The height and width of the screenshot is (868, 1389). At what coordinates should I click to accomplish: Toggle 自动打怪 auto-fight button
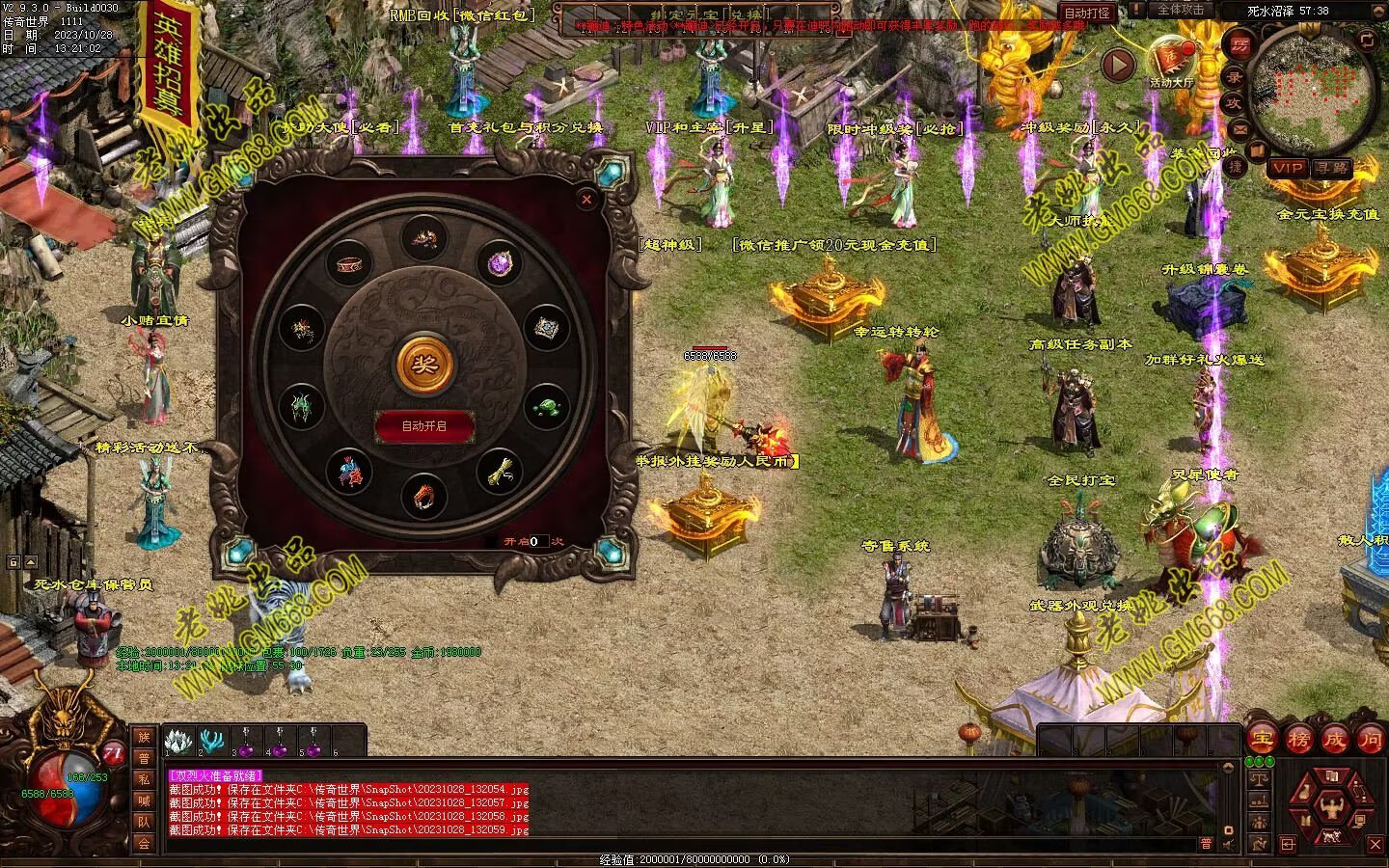click(x=1086, y=13)
